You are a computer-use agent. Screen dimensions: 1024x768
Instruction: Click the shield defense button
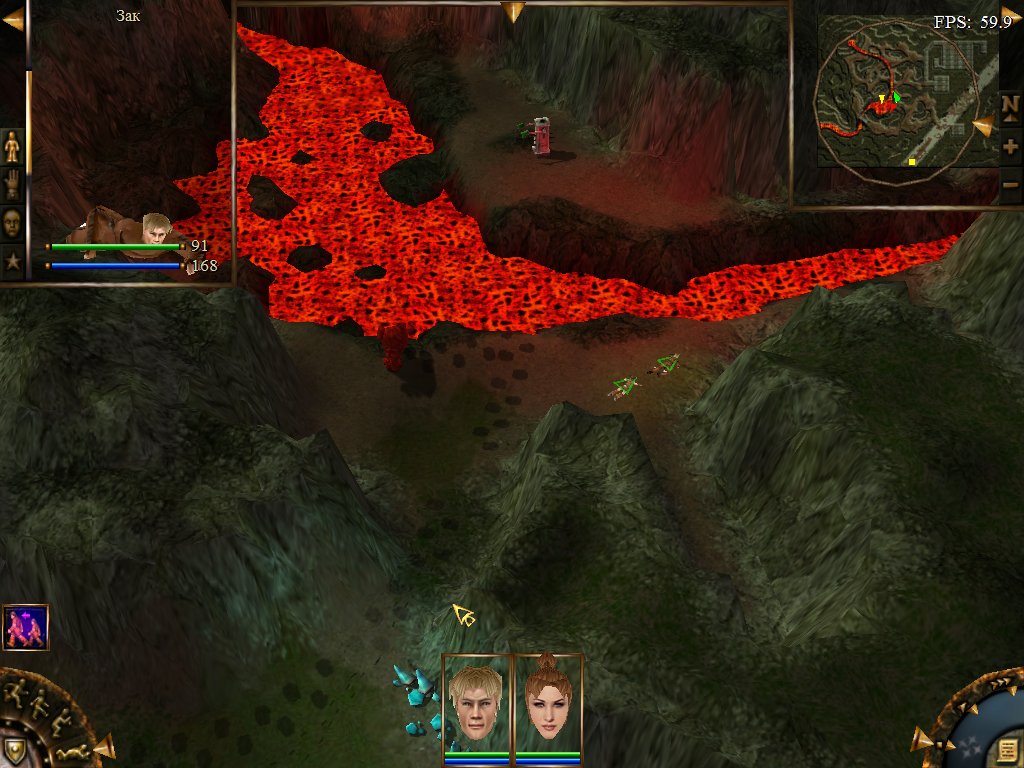(14, 750)
